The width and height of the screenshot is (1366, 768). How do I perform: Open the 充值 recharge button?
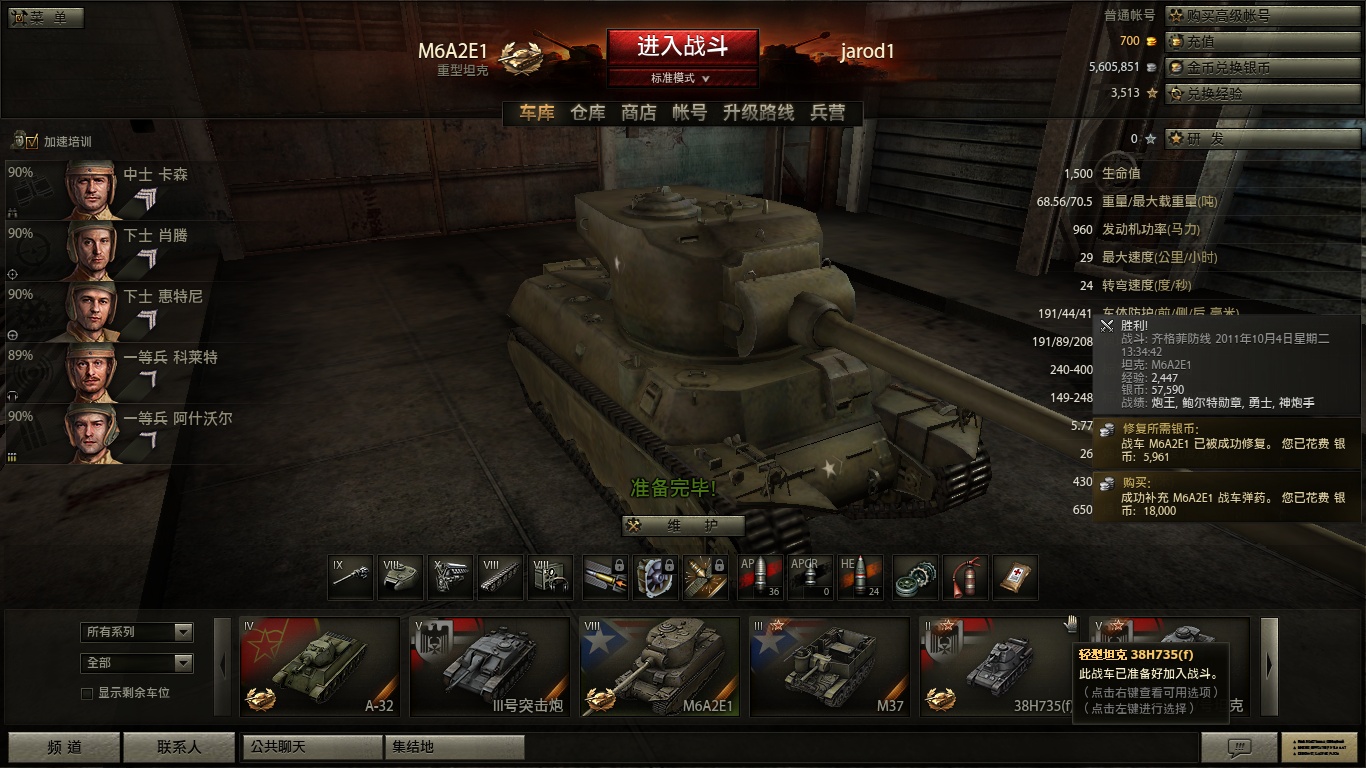(x=1260, y=41)
